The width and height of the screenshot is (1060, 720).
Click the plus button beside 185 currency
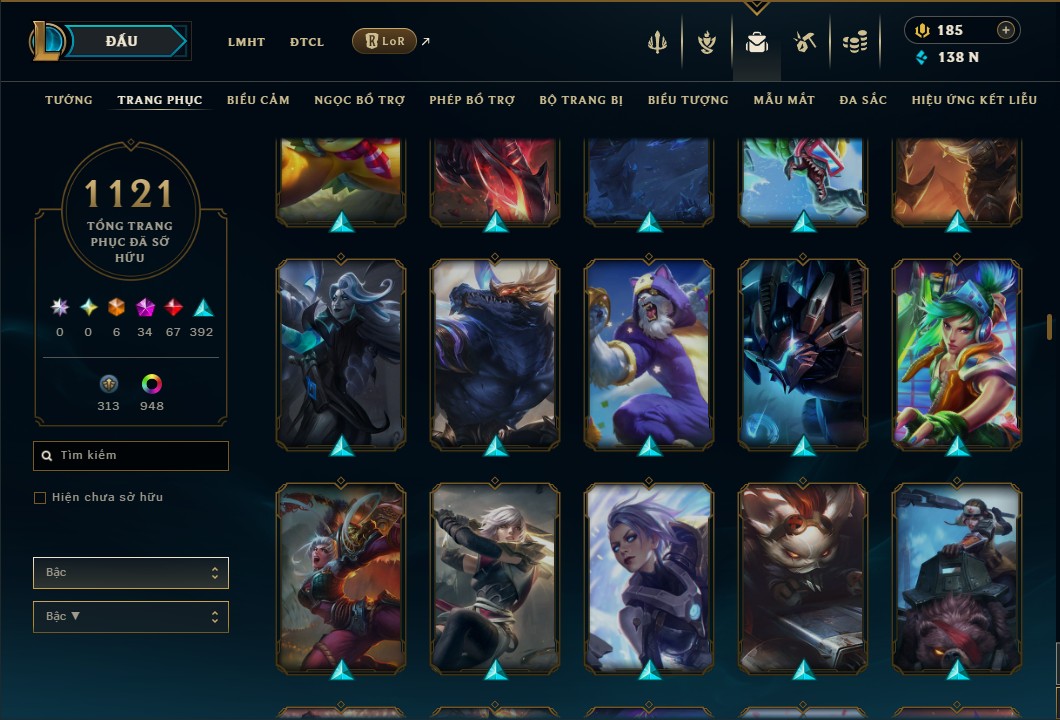1005,30
